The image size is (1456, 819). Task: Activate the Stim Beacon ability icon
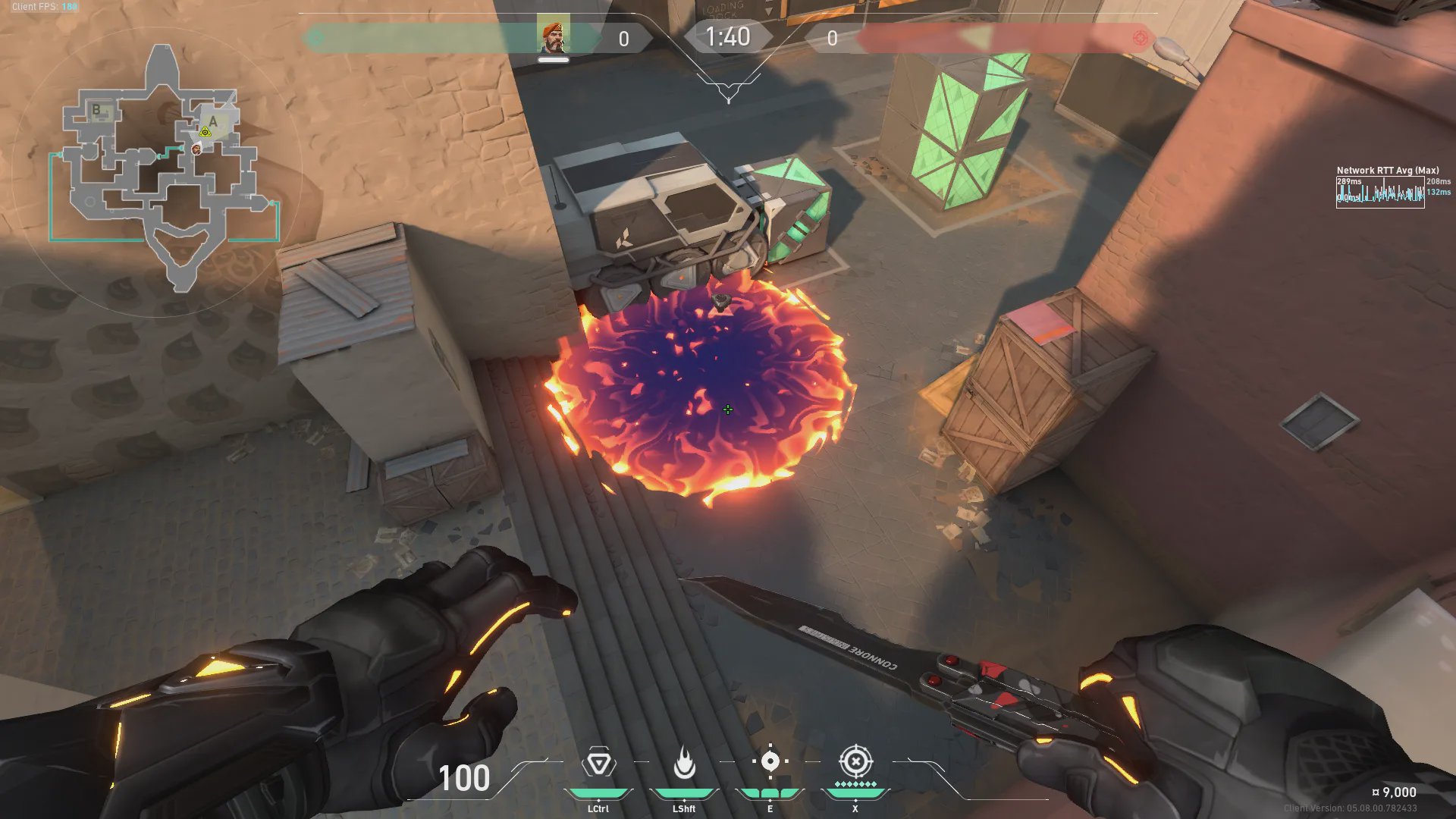[x=598, y=763]
